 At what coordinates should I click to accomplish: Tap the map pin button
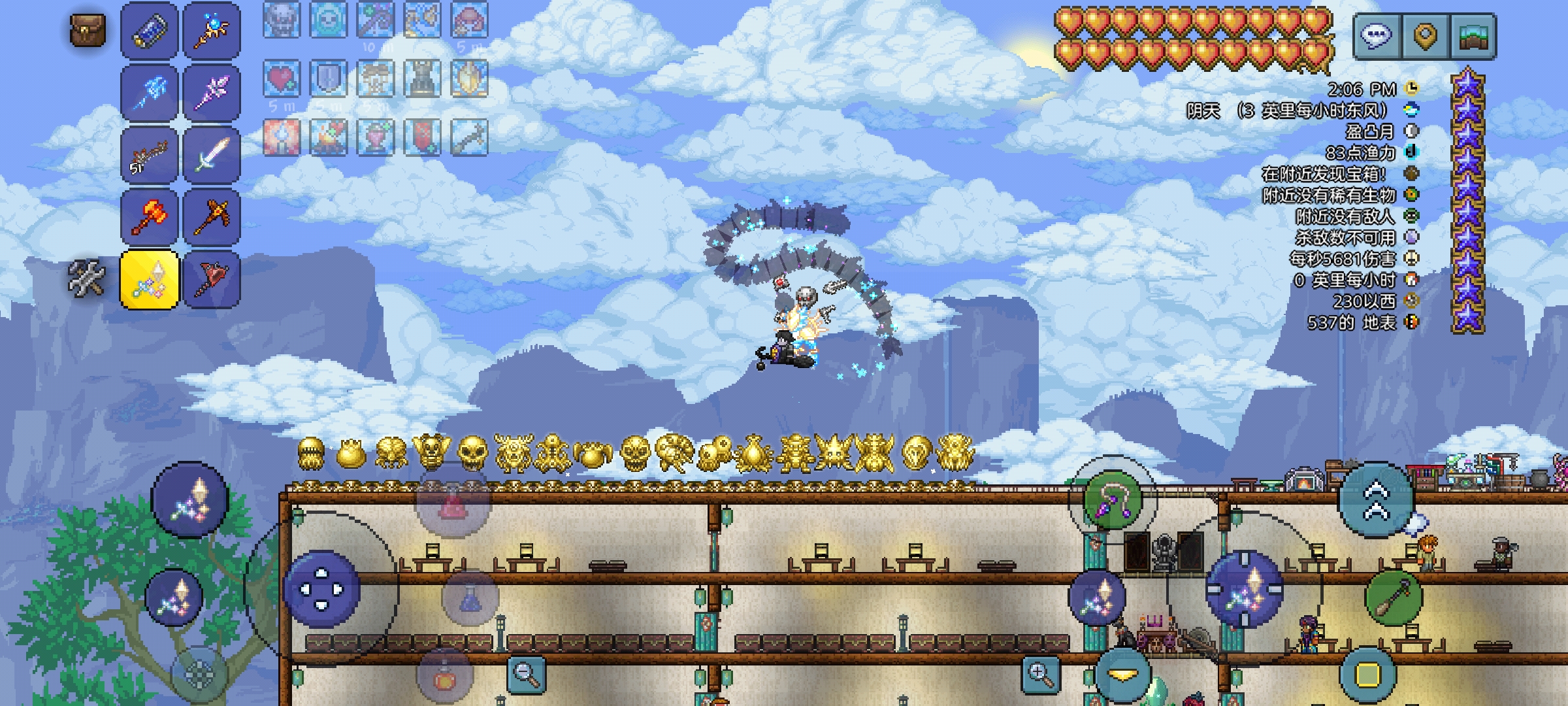coord(1424,35)
